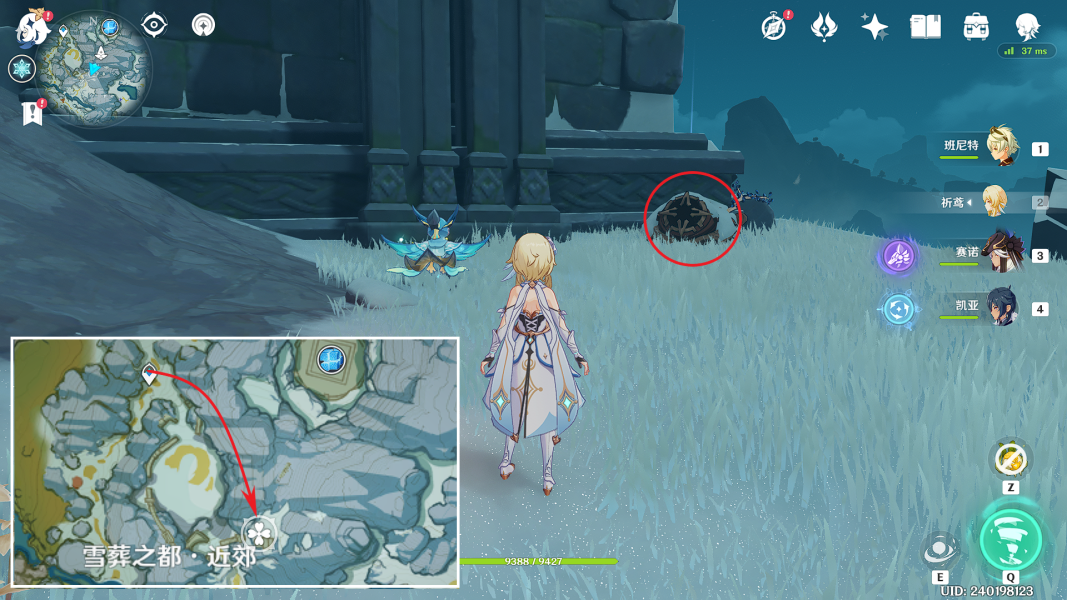Open the backpack inventory
The image size is (1067, 600).
(976, 27)
